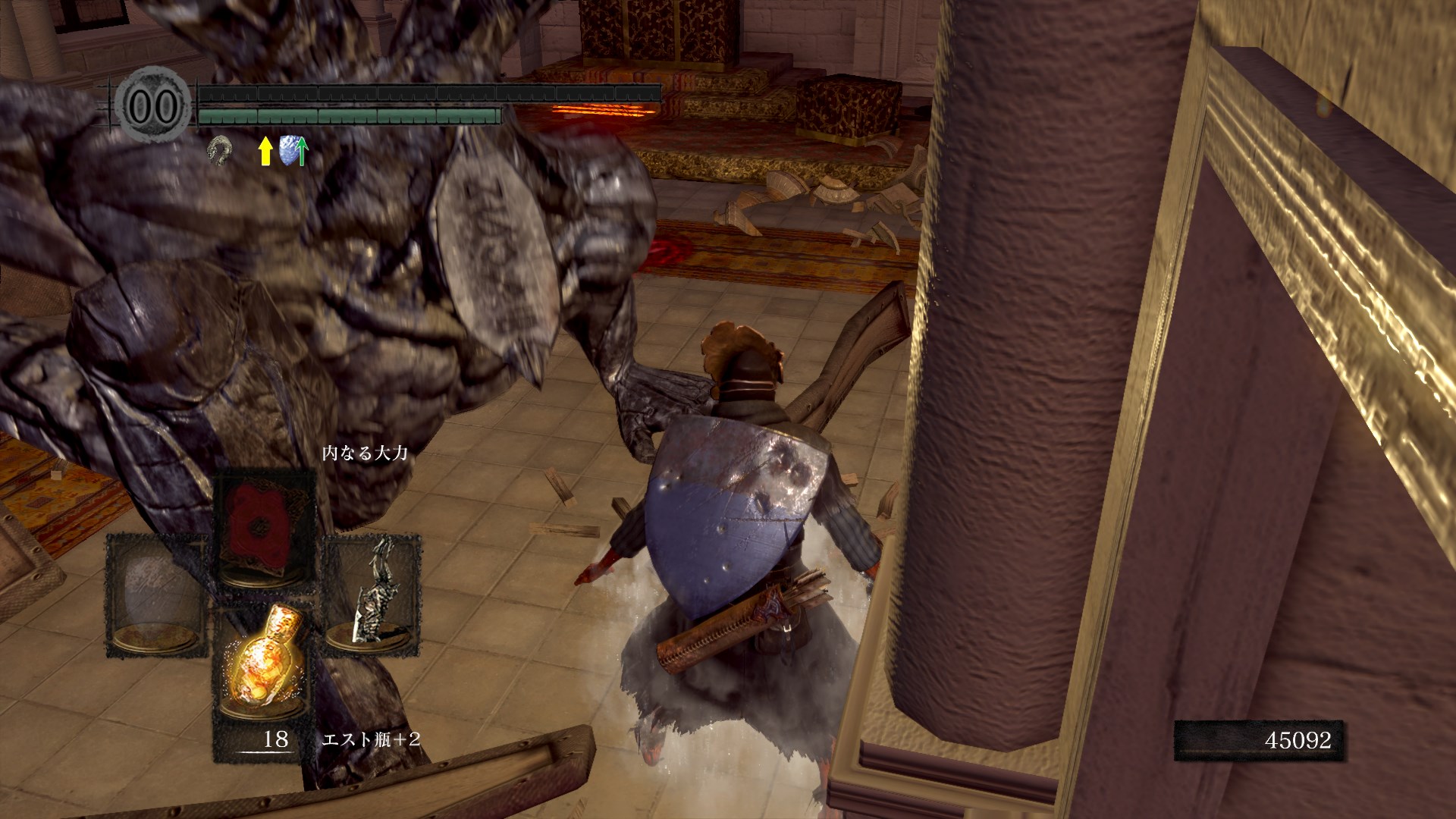The width and height of the screenshot is (1456, 819).
Task: Inspect the yellow up-arrow buff icon
Action: point(265,151)
